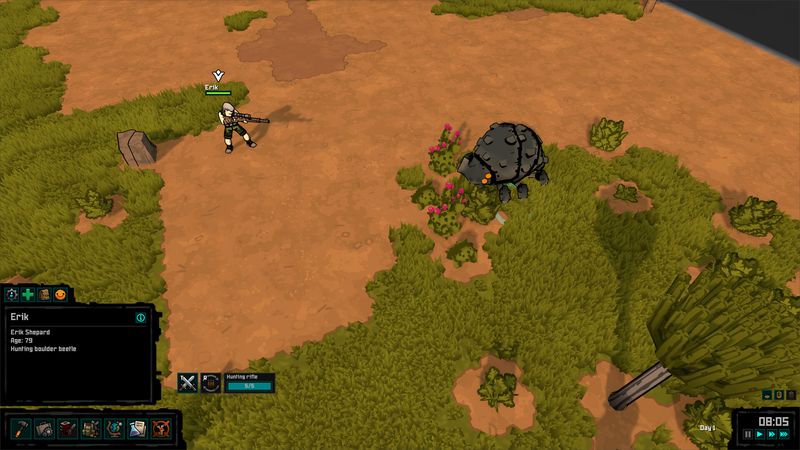Toggle the crossed swords combat mode
This screenshot has width=800, height=450.
[187, 381]
